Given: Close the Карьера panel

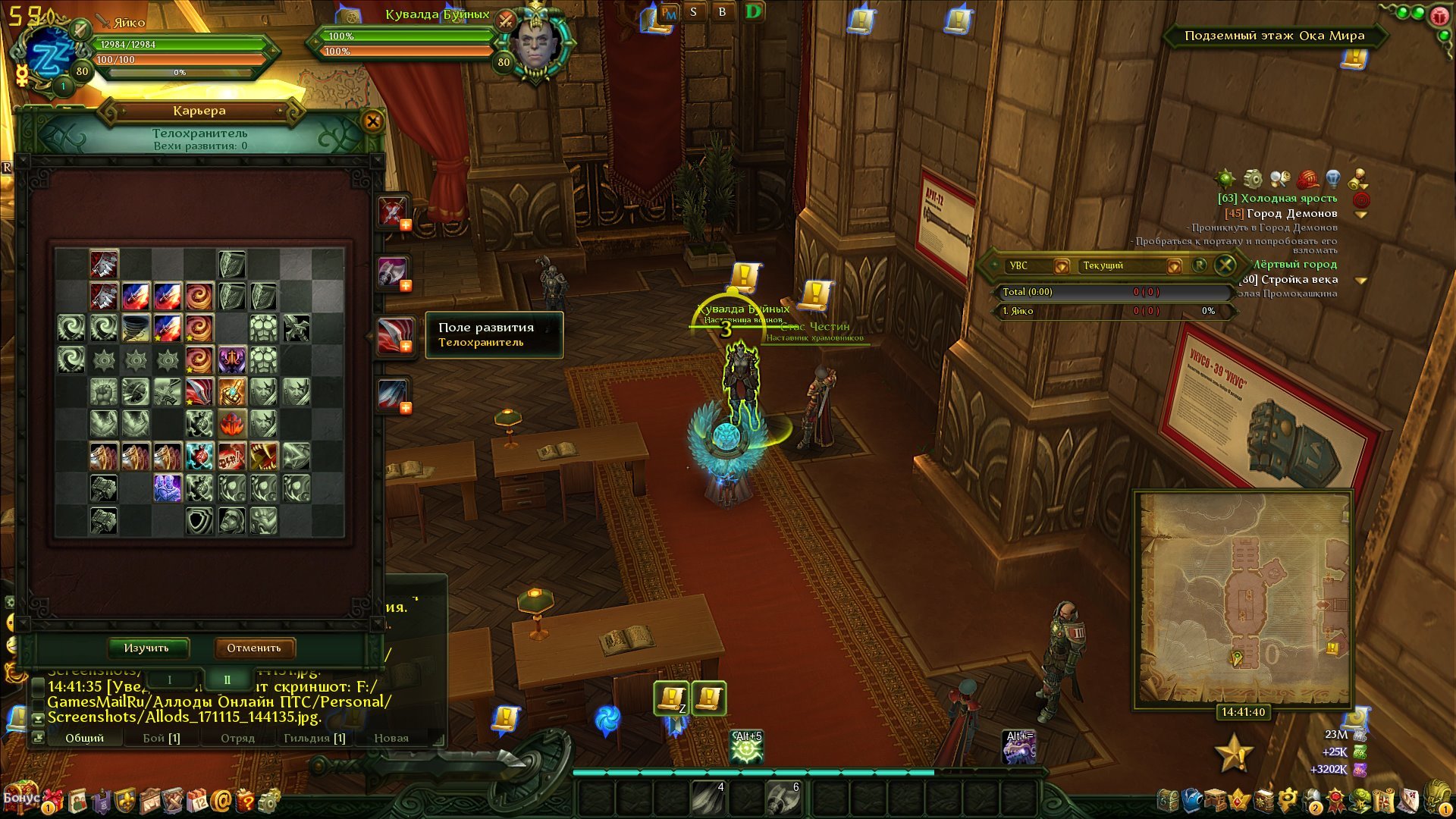Looking at the screenshot, I should pyautogui.click(x=372, y=121).
